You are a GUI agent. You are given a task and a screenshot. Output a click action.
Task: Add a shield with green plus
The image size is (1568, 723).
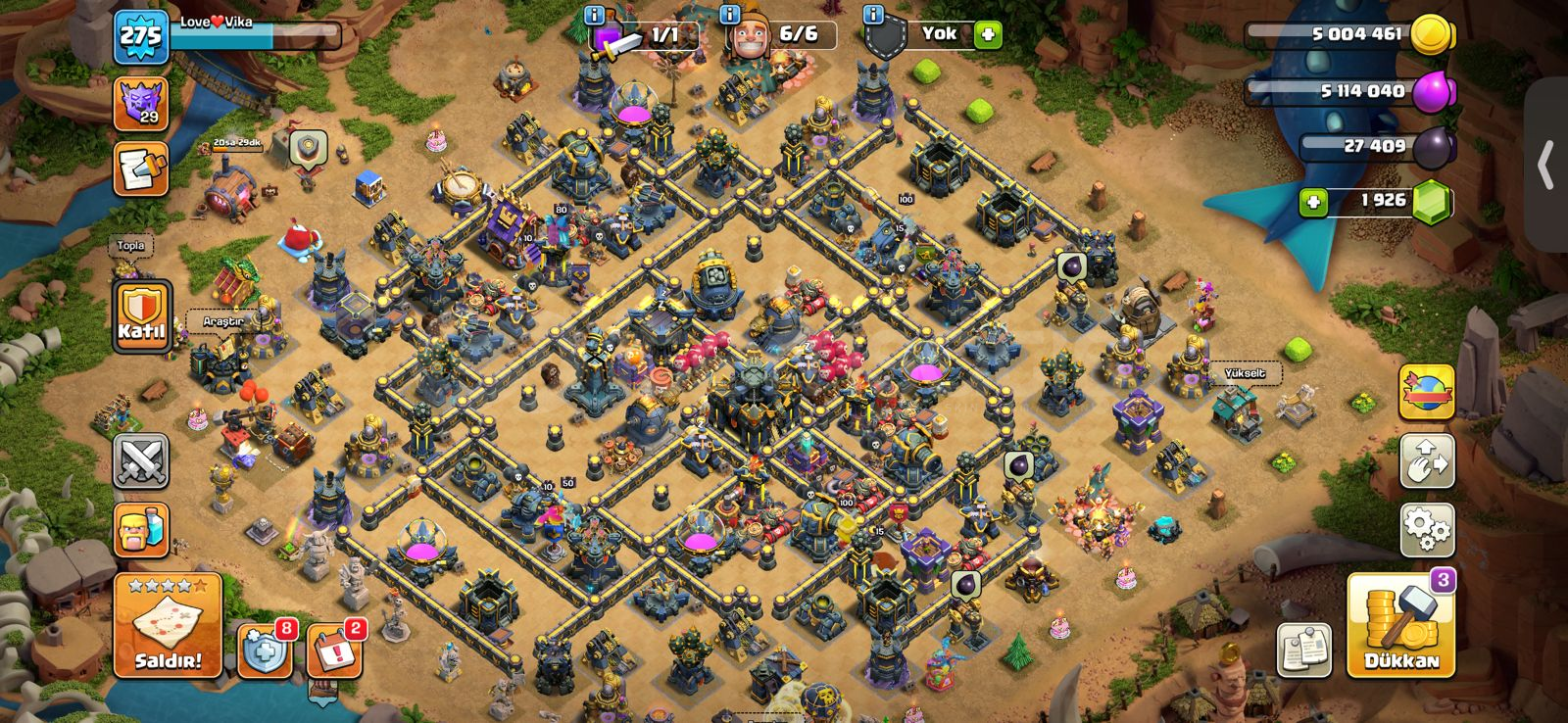[x=988, y=34]
